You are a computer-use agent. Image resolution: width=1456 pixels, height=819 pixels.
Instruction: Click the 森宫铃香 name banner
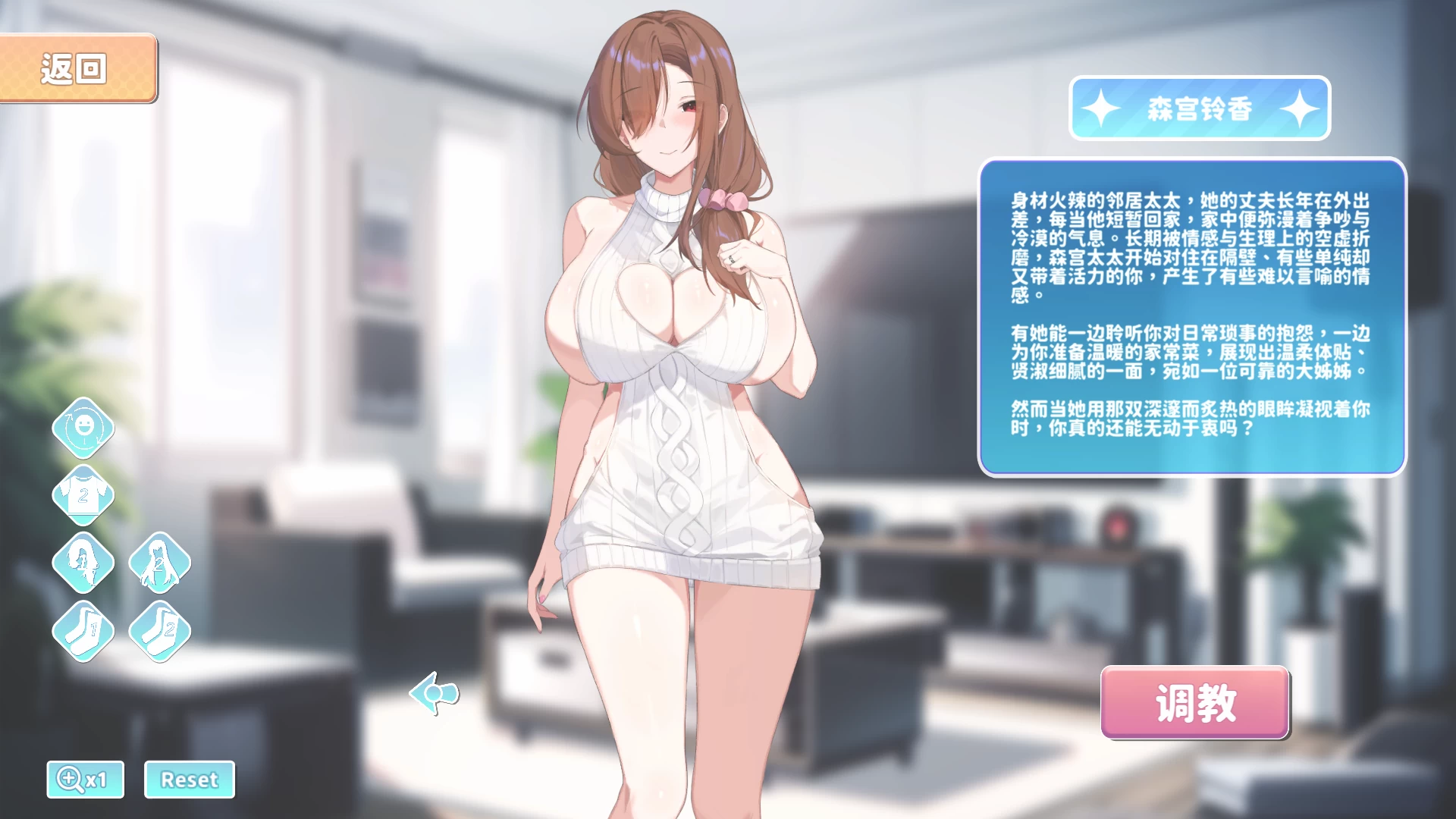point(1200,108)
